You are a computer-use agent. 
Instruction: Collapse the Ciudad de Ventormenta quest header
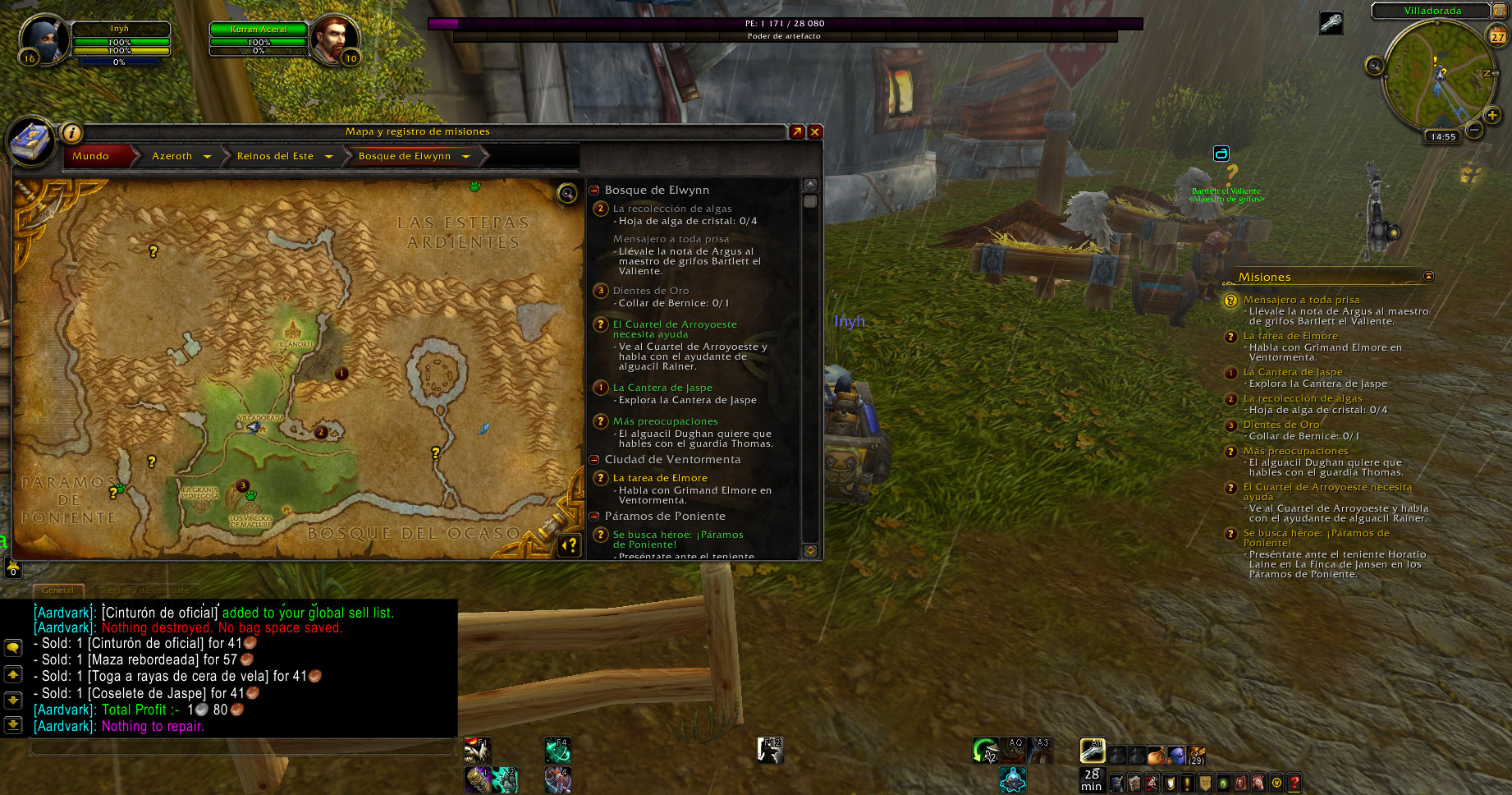(x=594, y=460)
